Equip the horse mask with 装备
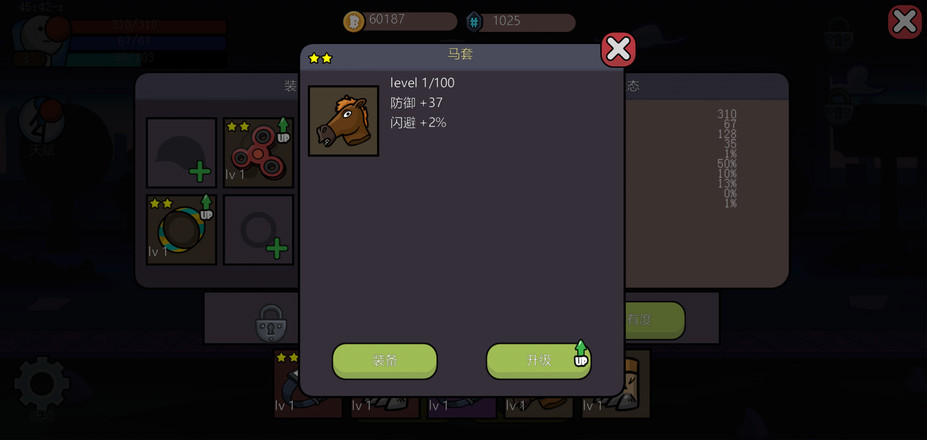The height and width of the screenshot is (440, 927). click(x=385, y=361)
